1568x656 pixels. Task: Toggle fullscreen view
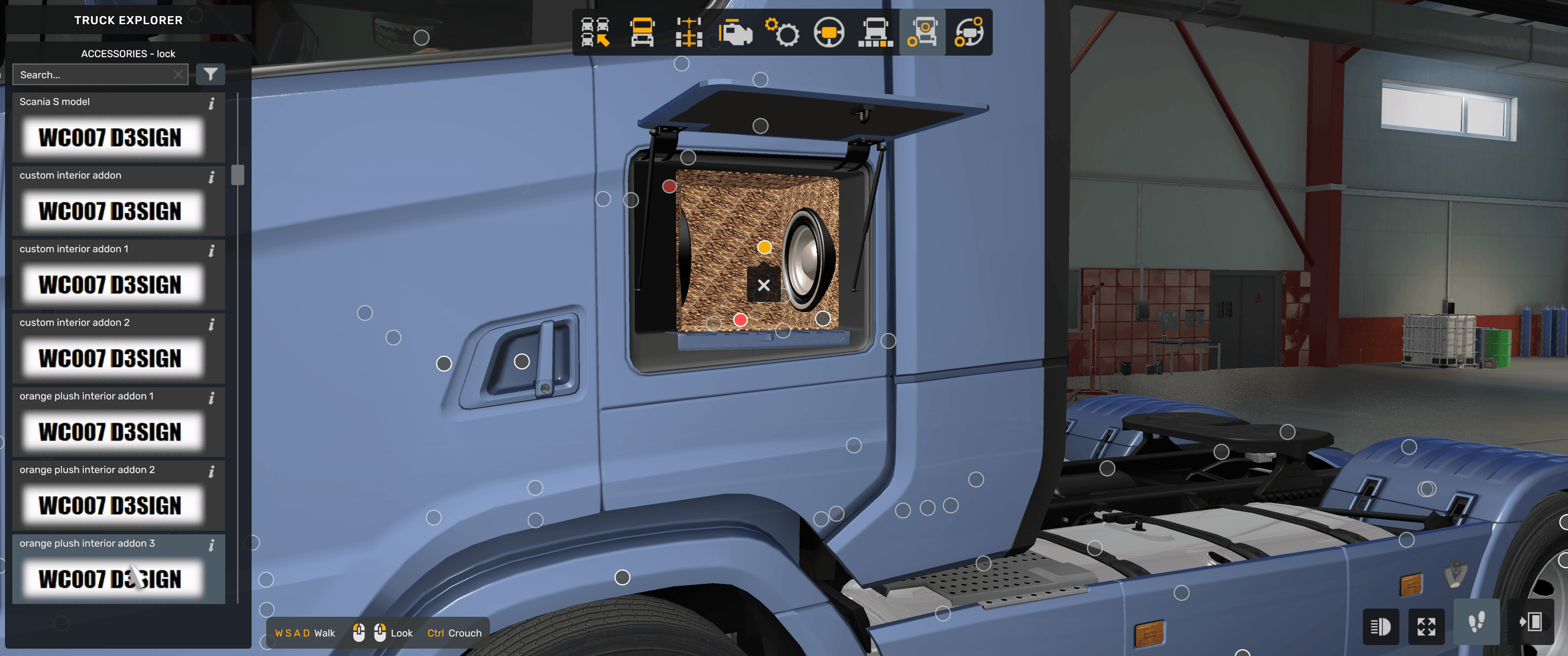click(1427, 626)
